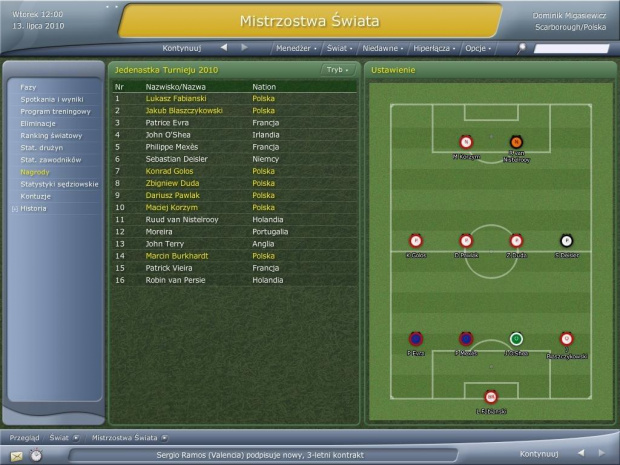The image size is (620, 465).
Task: Open the Niedawne dropdown menu
Action: 382,47
